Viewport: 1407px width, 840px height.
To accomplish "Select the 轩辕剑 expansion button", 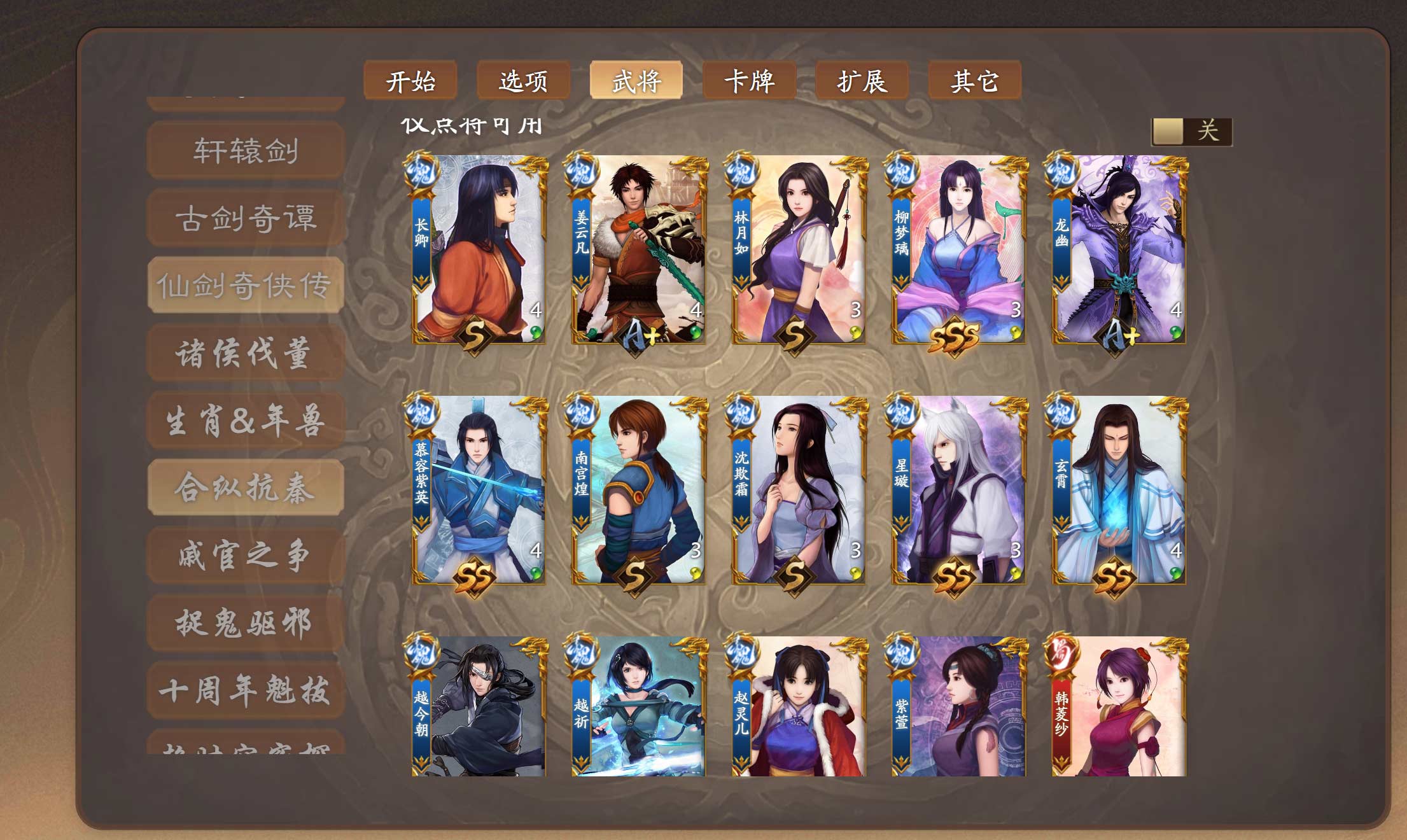I will [x=245, y=151].
